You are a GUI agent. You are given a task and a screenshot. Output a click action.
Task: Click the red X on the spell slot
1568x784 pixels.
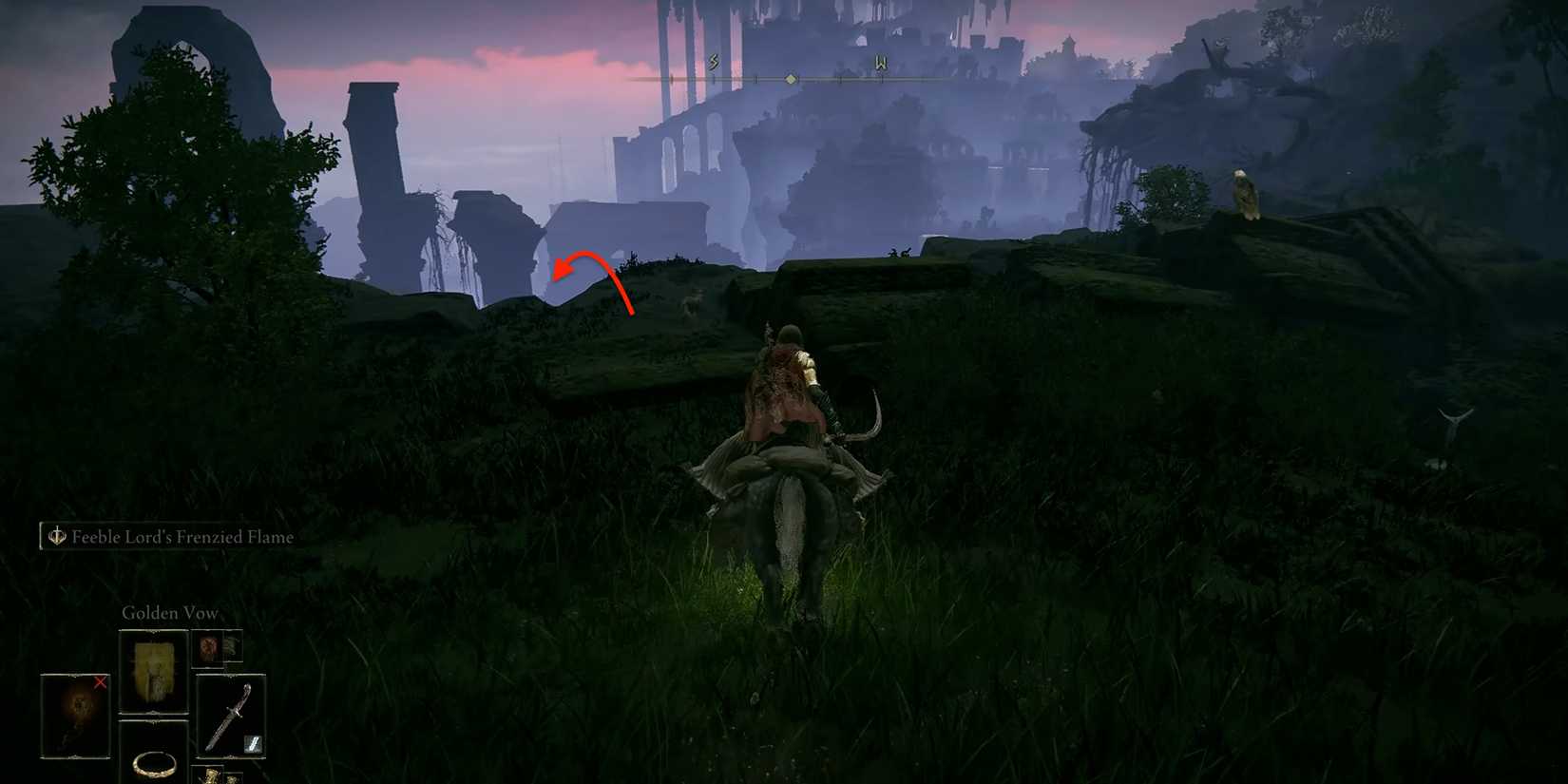pos(101,683)
